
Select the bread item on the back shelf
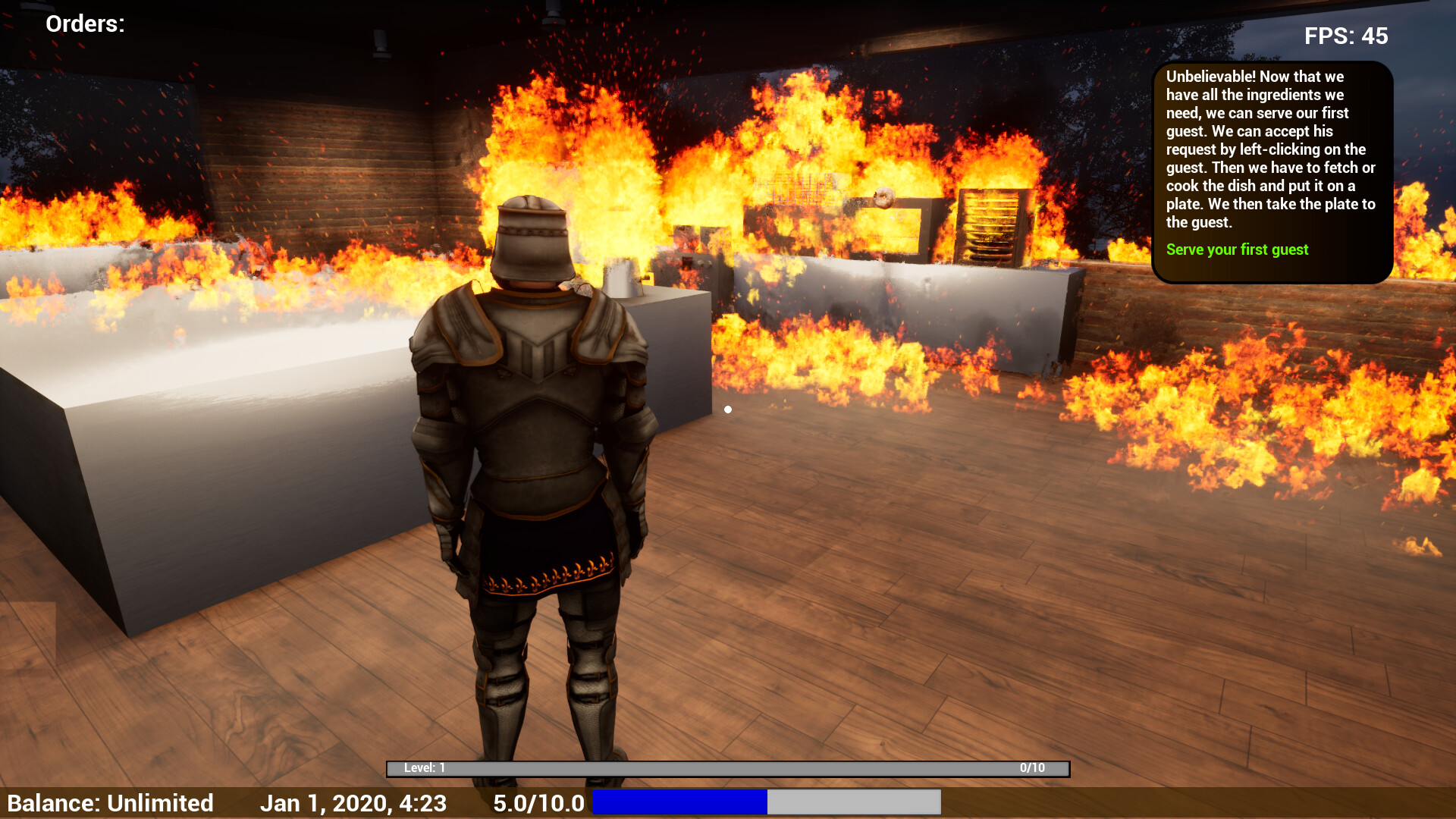point(883,197)
